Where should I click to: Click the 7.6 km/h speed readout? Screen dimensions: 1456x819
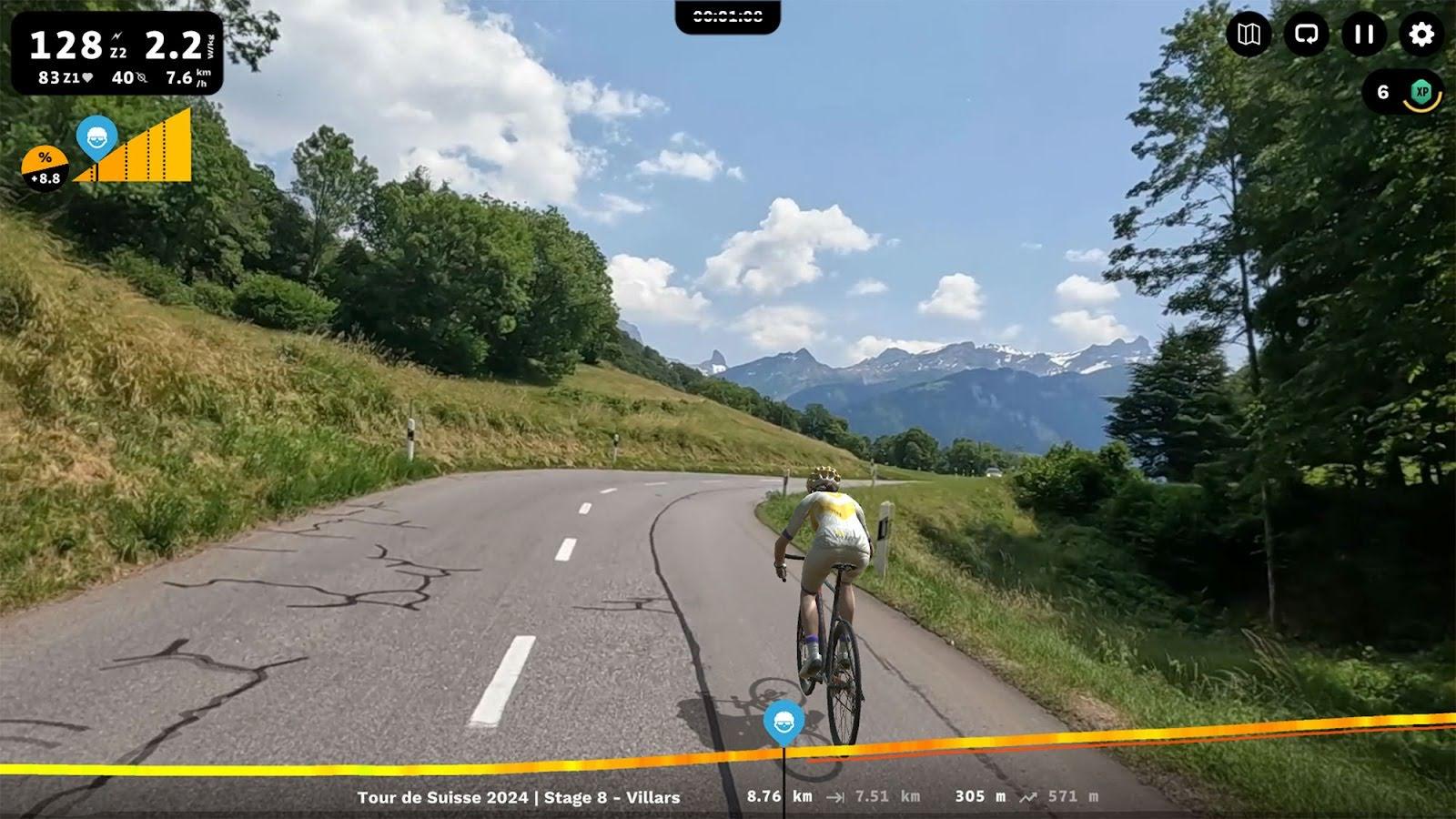pyautogui.click(x=180, y=79)
